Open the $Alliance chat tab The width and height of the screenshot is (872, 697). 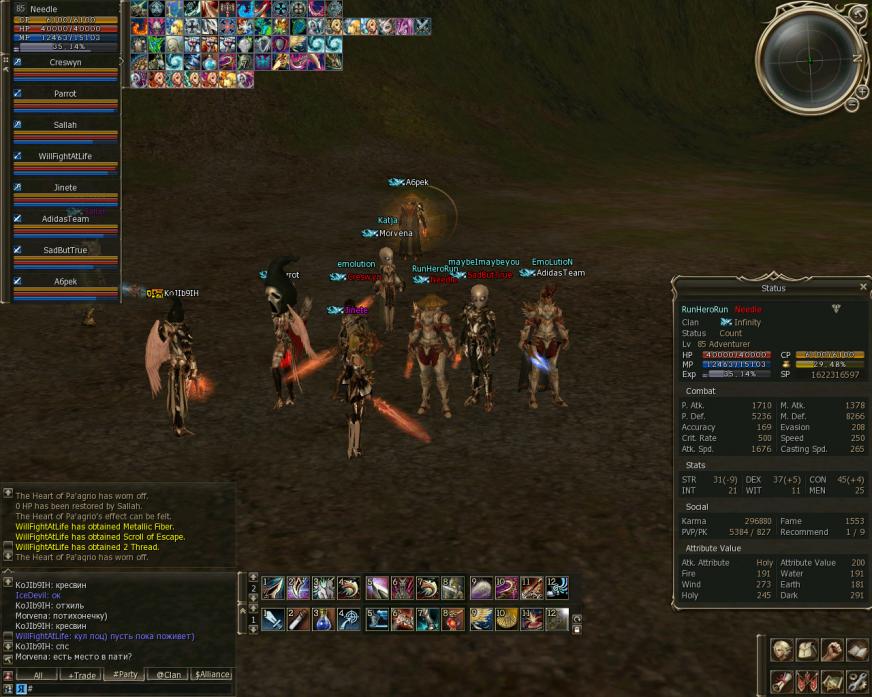212,675
